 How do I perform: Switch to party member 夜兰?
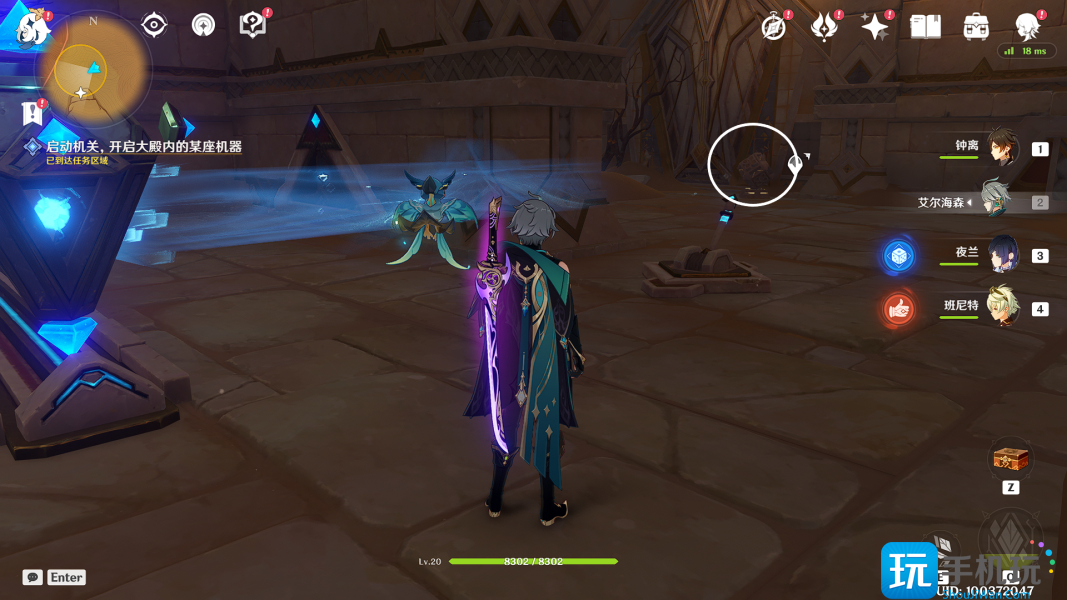[1001, 254]
